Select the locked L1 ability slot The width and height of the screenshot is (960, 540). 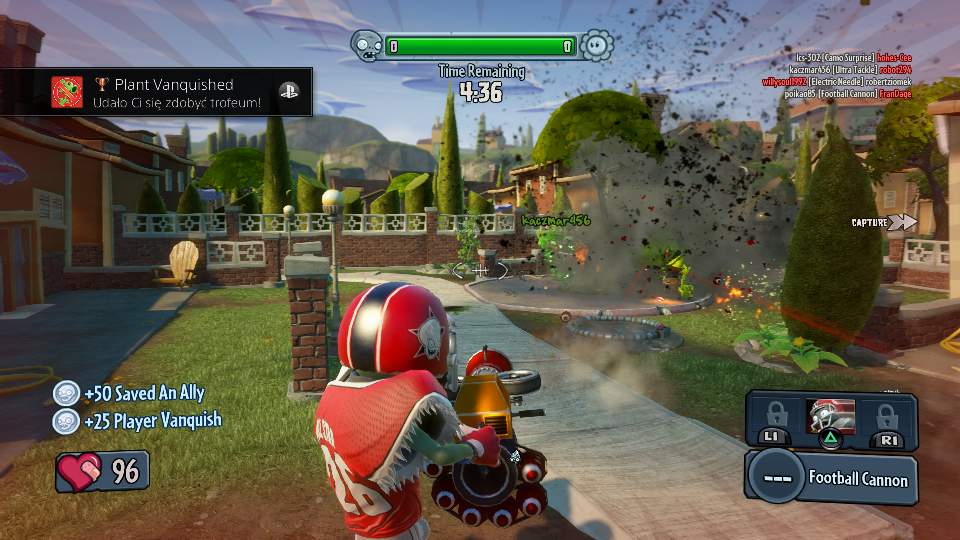coord(776,420)
